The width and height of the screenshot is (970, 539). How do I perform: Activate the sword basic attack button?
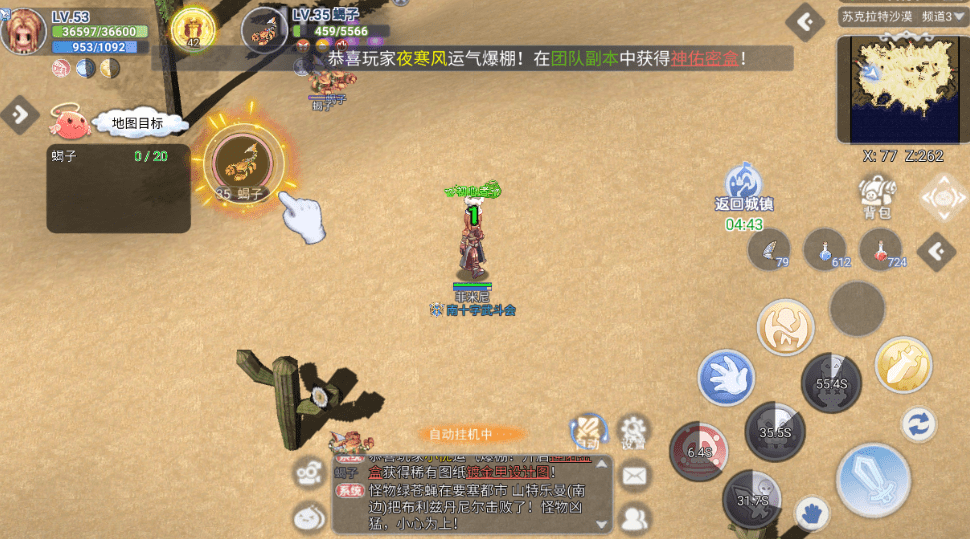point(871,481)
